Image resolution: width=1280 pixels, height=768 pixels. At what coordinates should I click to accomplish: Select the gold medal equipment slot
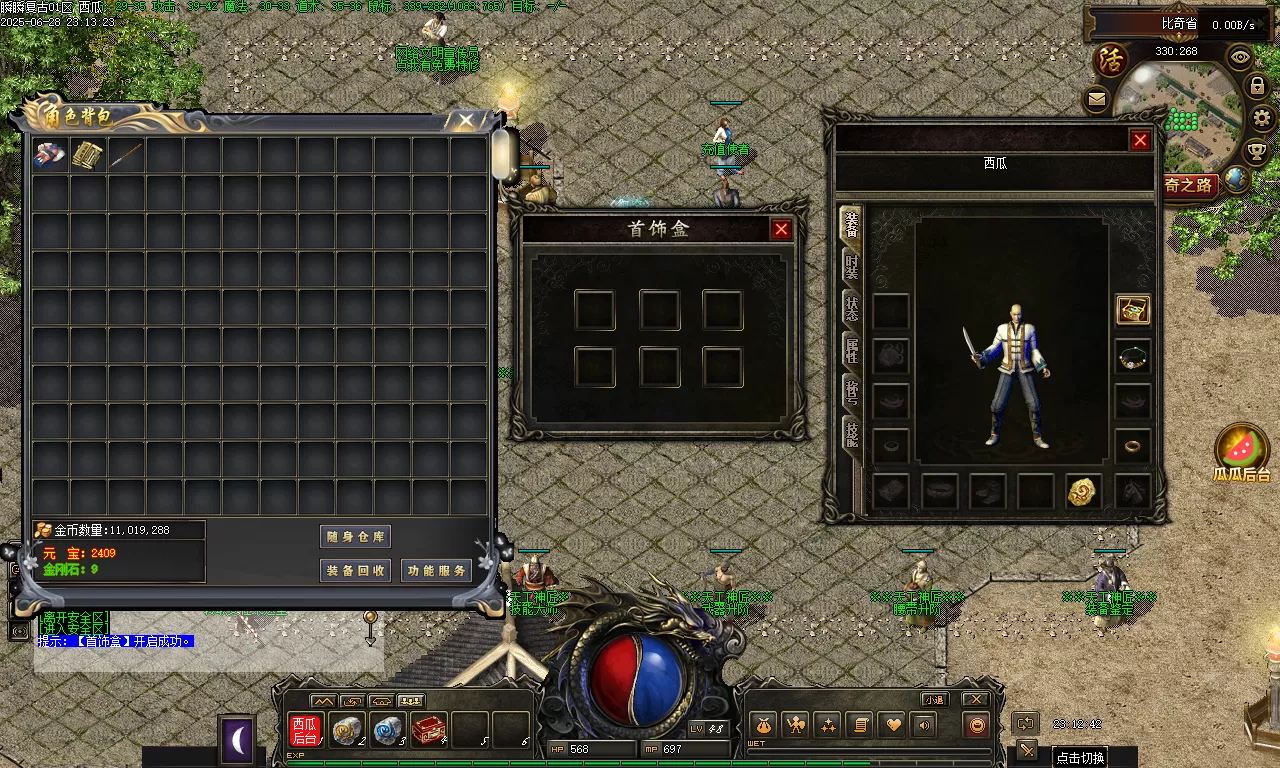click(x=1083, y=491)
